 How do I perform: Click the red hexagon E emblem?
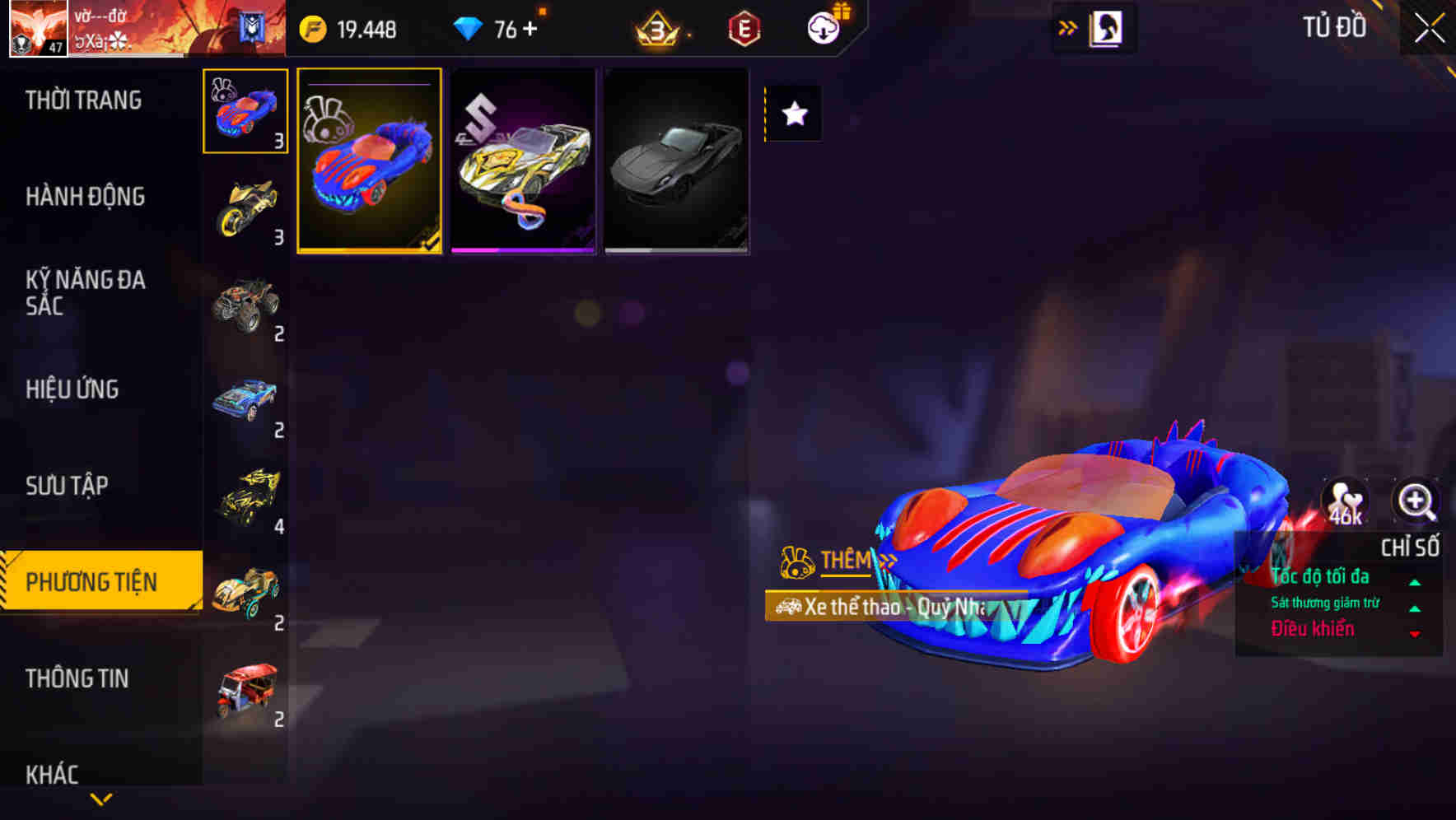[743, 30]
